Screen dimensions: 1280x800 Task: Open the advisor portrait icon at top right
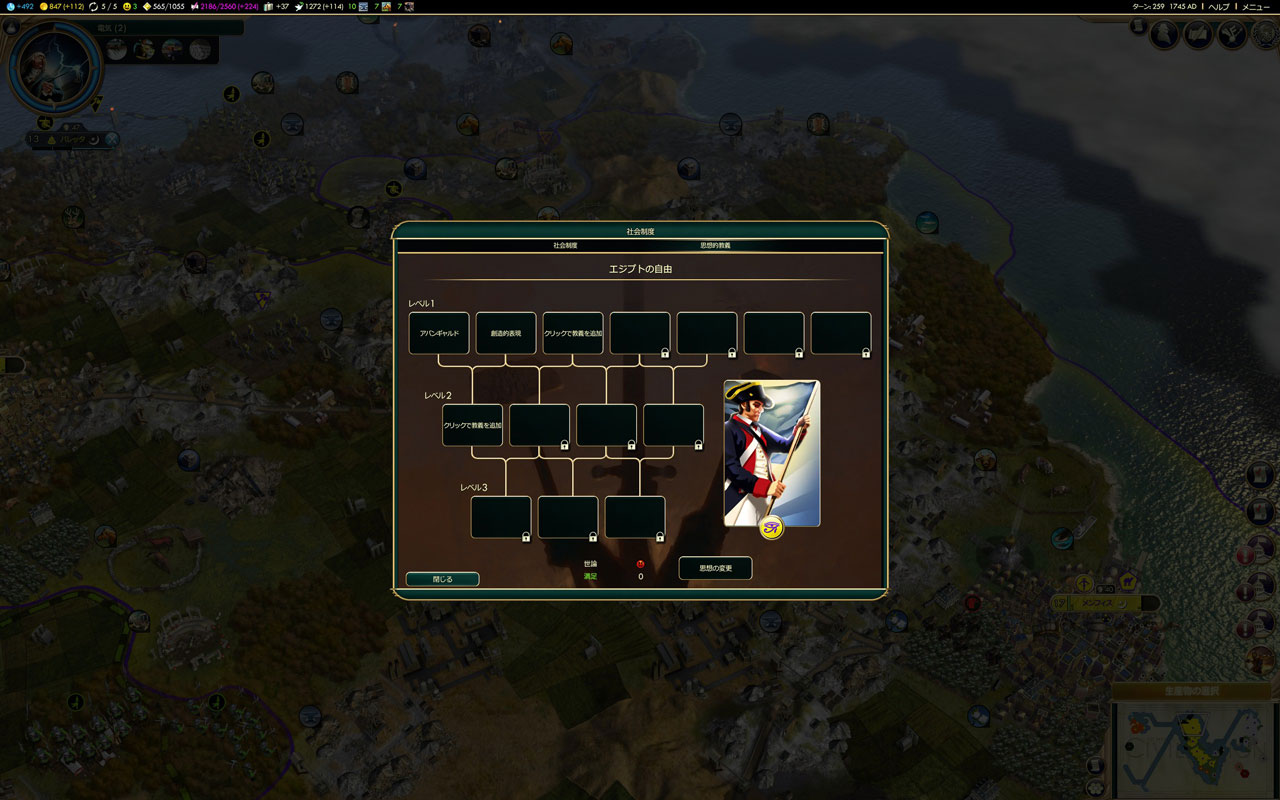tap(1165, 35)
